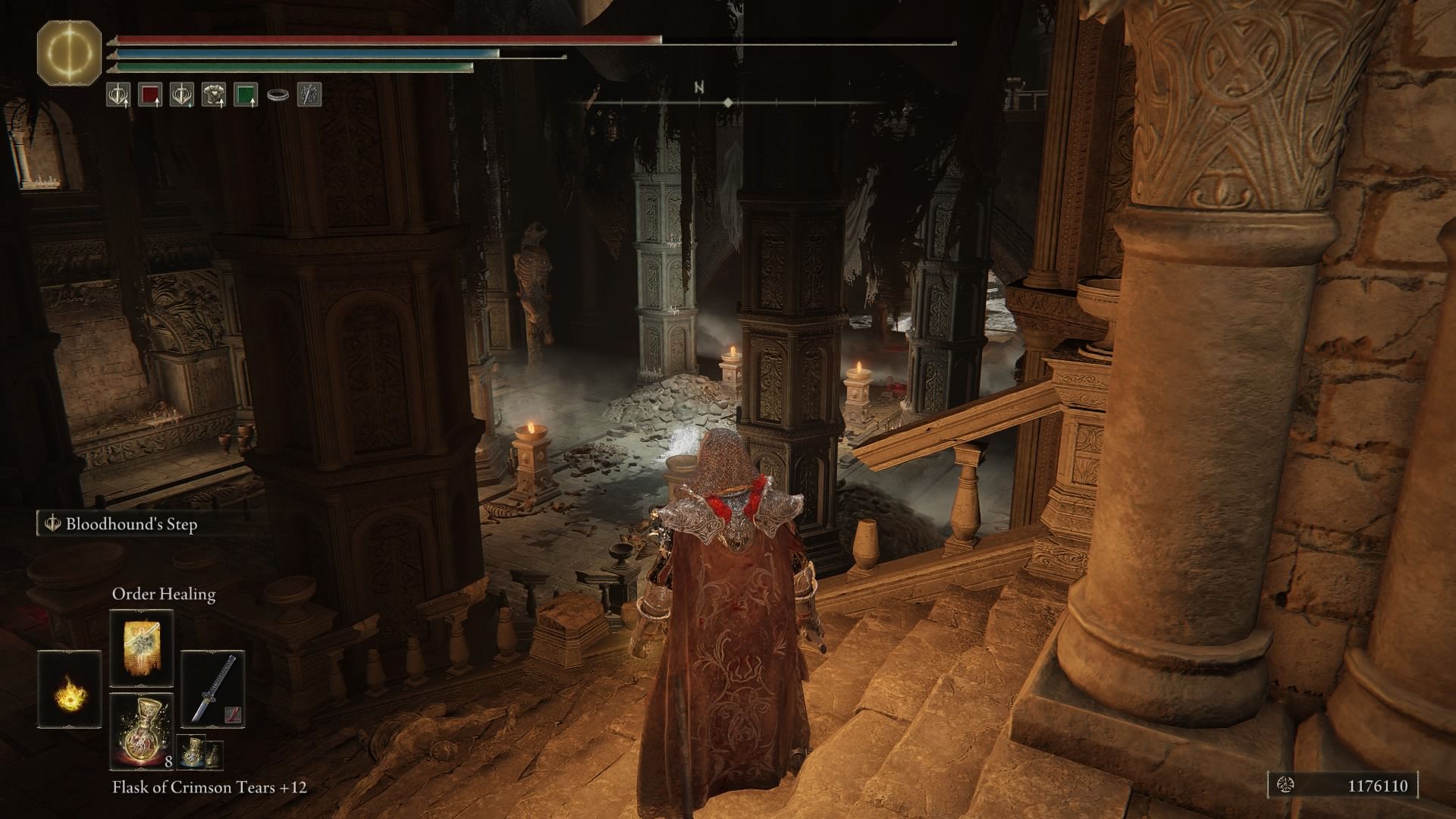Select the first defense buff status icon
Viewport: 1456px width, 819px height.
(x=118, y=95)
